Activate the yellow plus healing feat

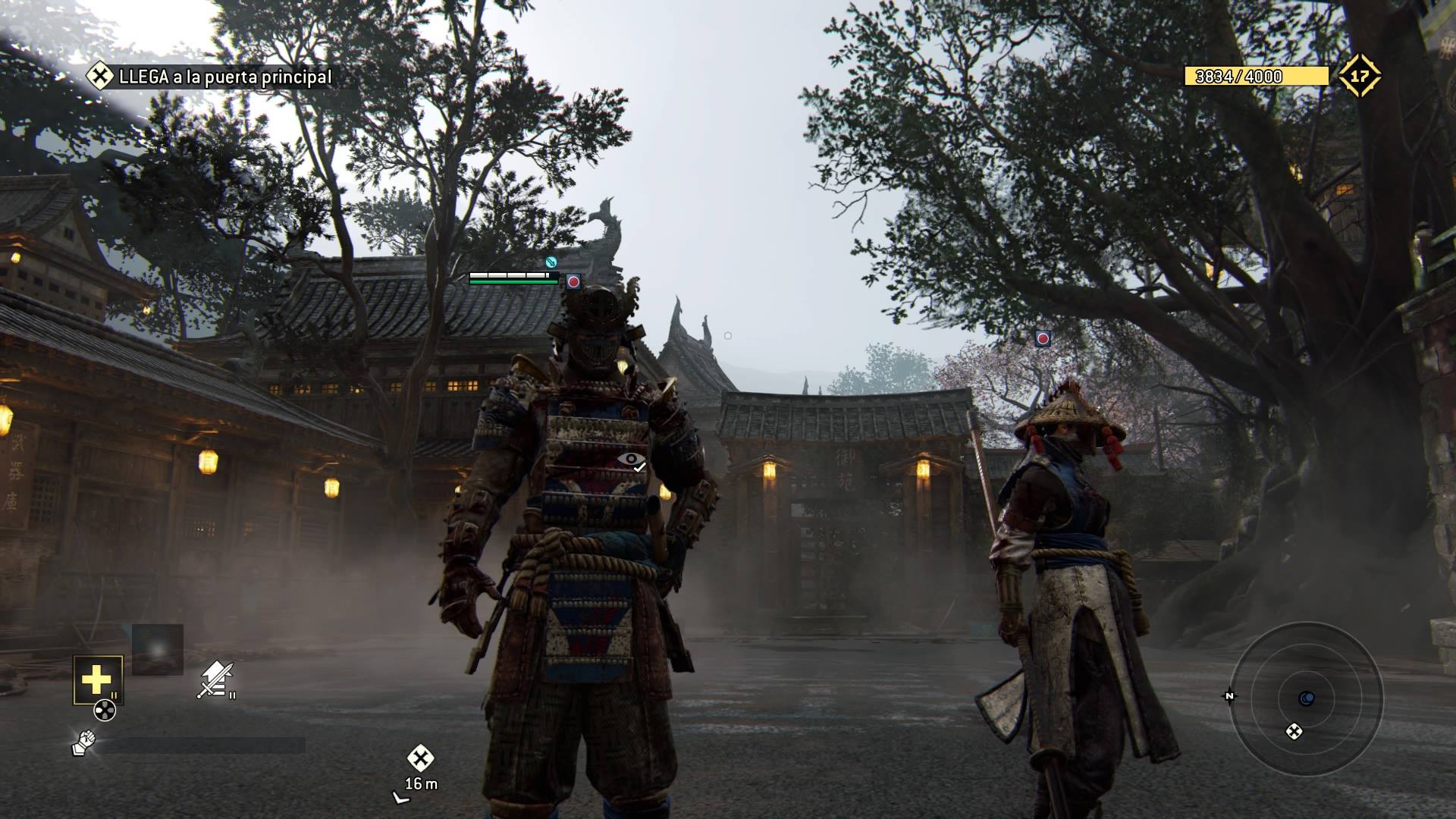(x=97, y=679)
